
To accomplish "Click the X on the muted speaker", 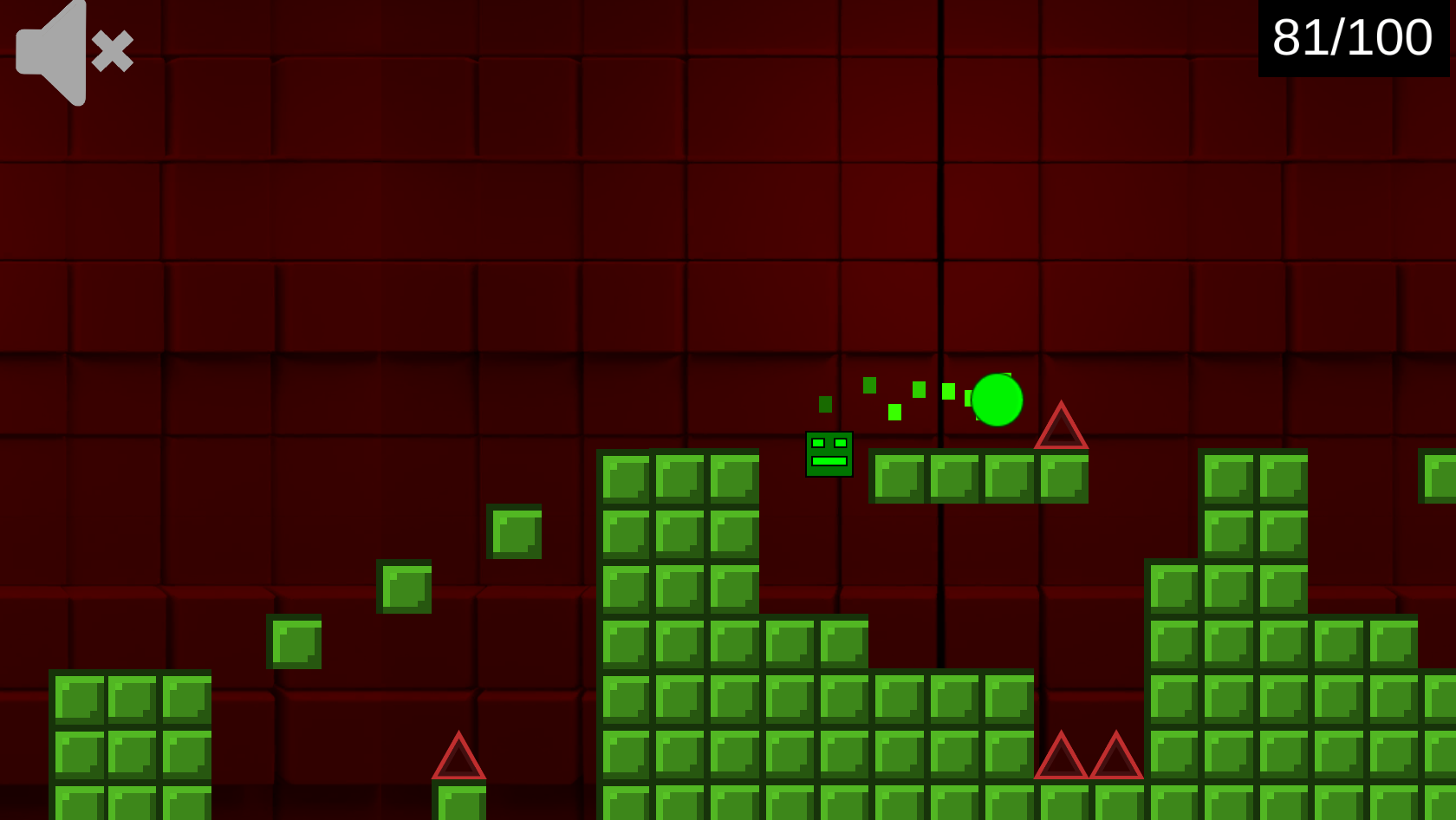I will tap(113, 52).
